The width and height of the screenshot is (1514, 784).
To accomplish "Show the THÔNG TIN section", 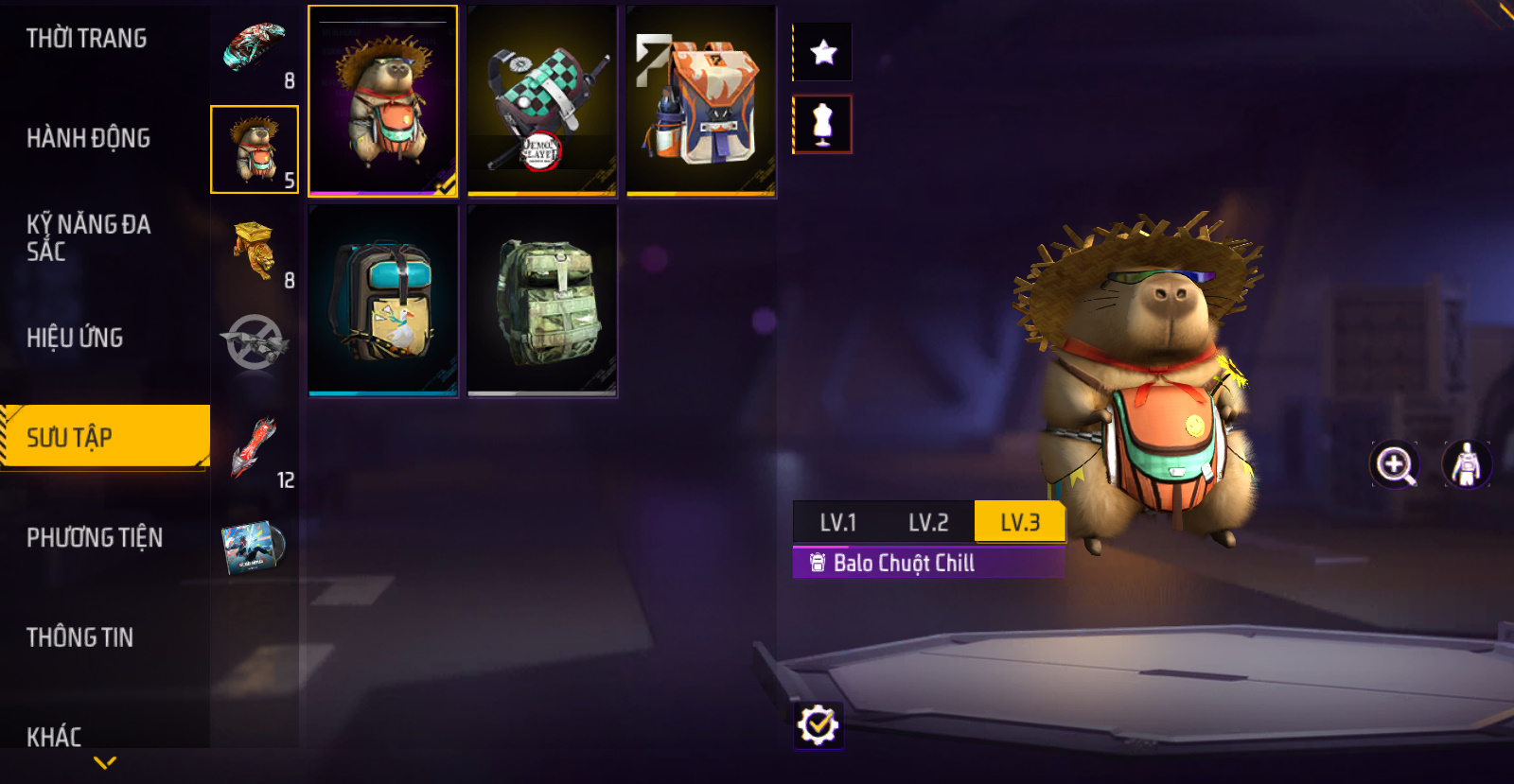I will point(80,637).
